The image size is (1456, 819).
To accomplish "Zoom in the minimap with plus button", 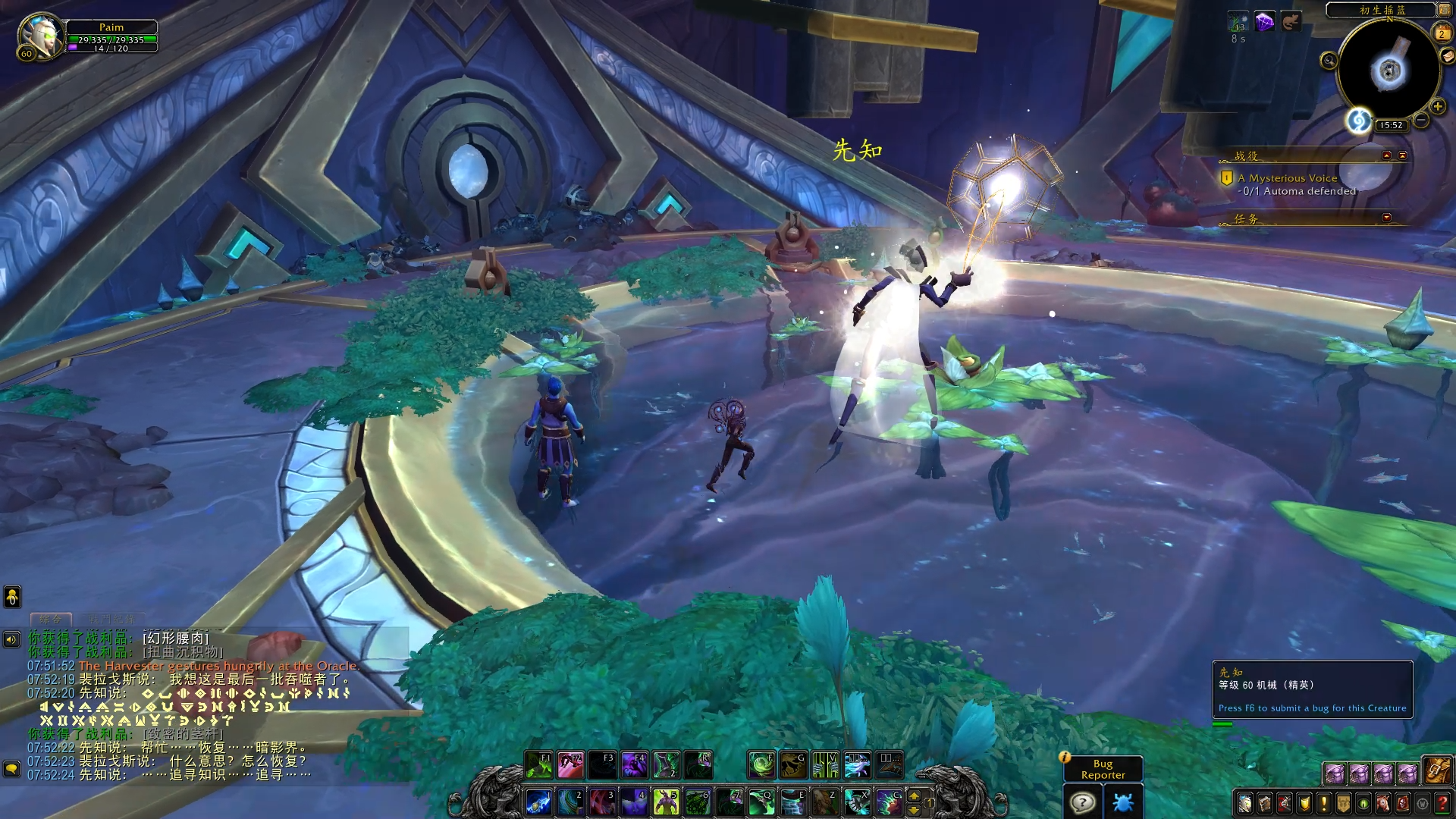I will (x=1438, y=107).
